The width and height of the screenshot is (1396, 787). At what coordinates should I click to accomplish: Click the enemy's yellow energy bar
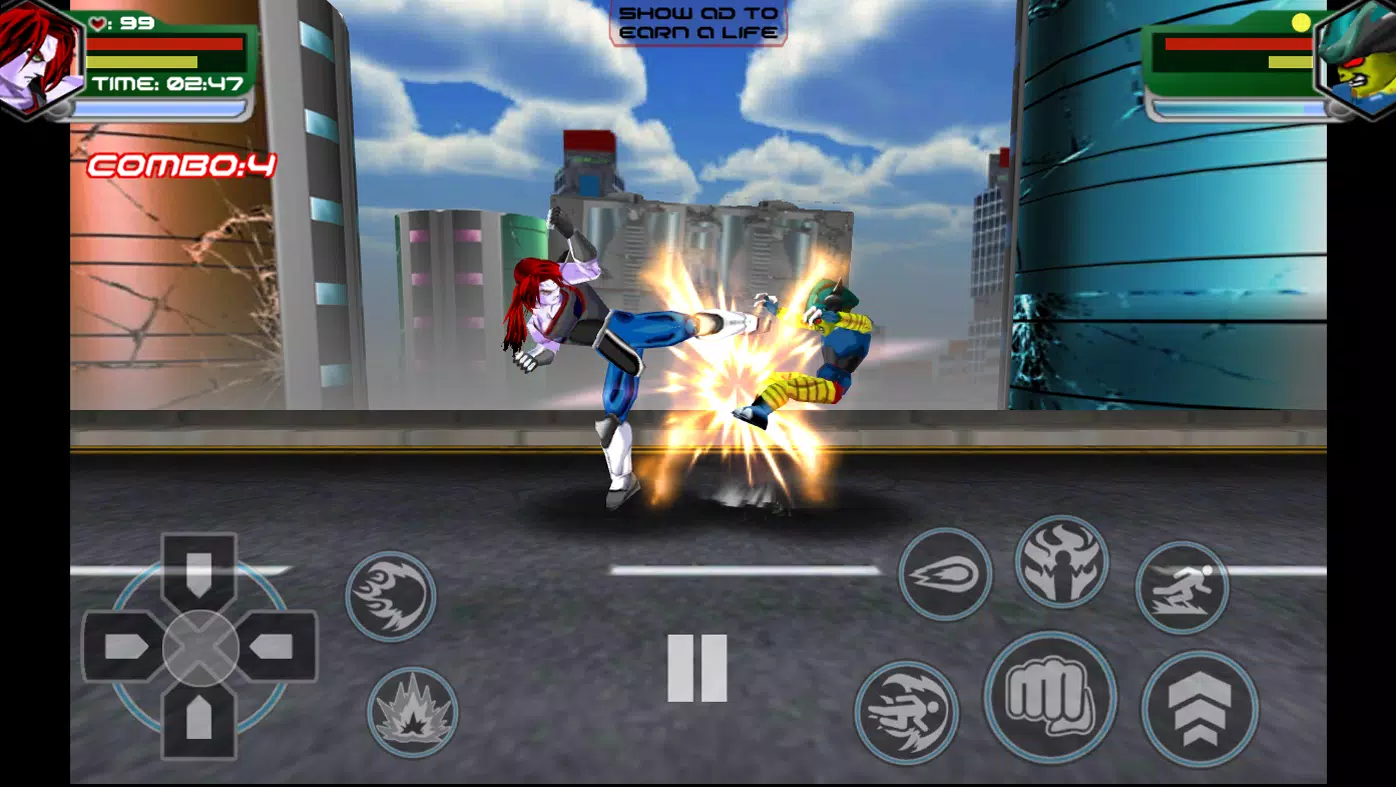(x=1290, y=63)
